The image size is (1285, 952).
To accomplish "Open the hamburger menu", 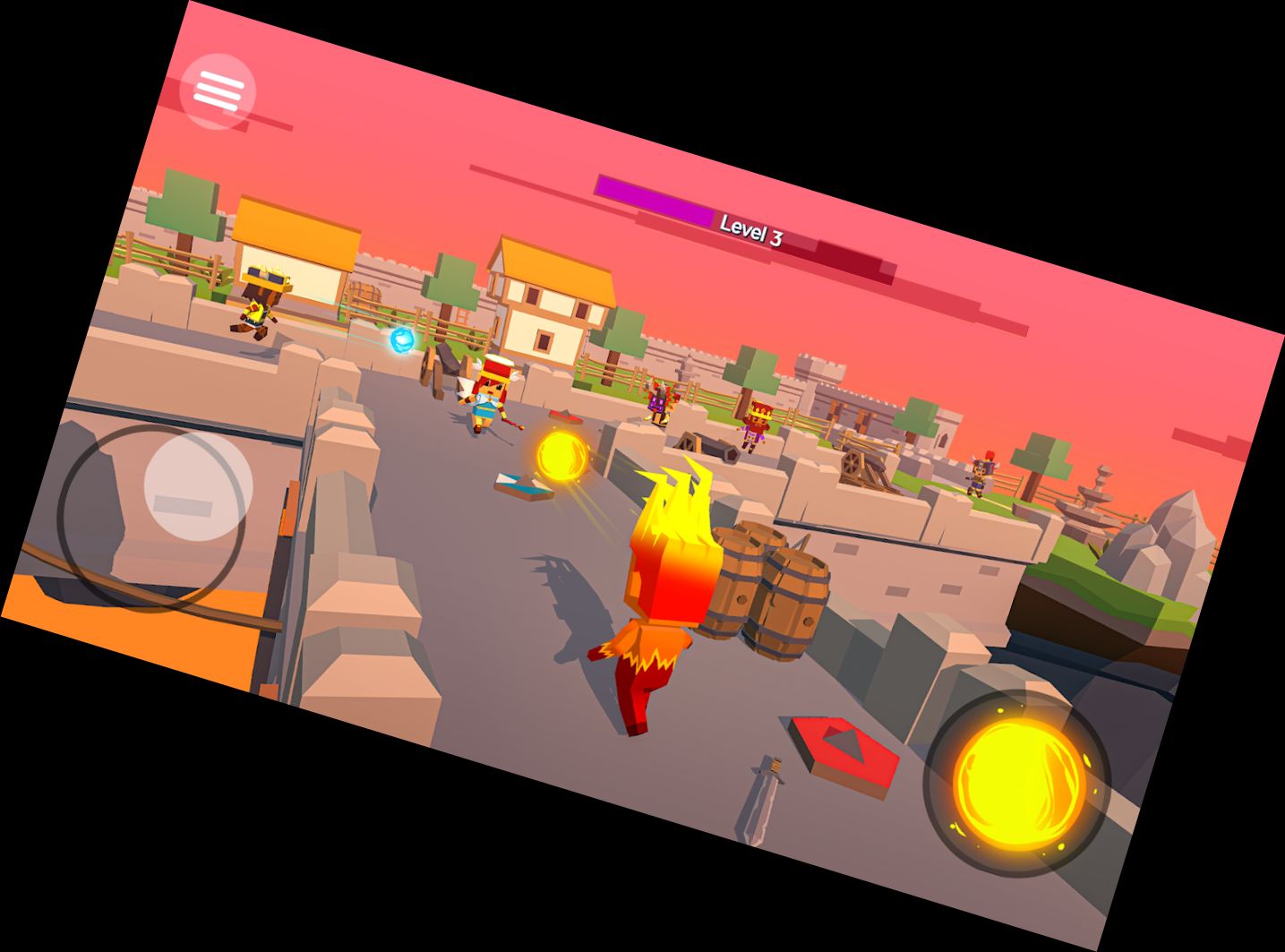I will pos(218,90).
